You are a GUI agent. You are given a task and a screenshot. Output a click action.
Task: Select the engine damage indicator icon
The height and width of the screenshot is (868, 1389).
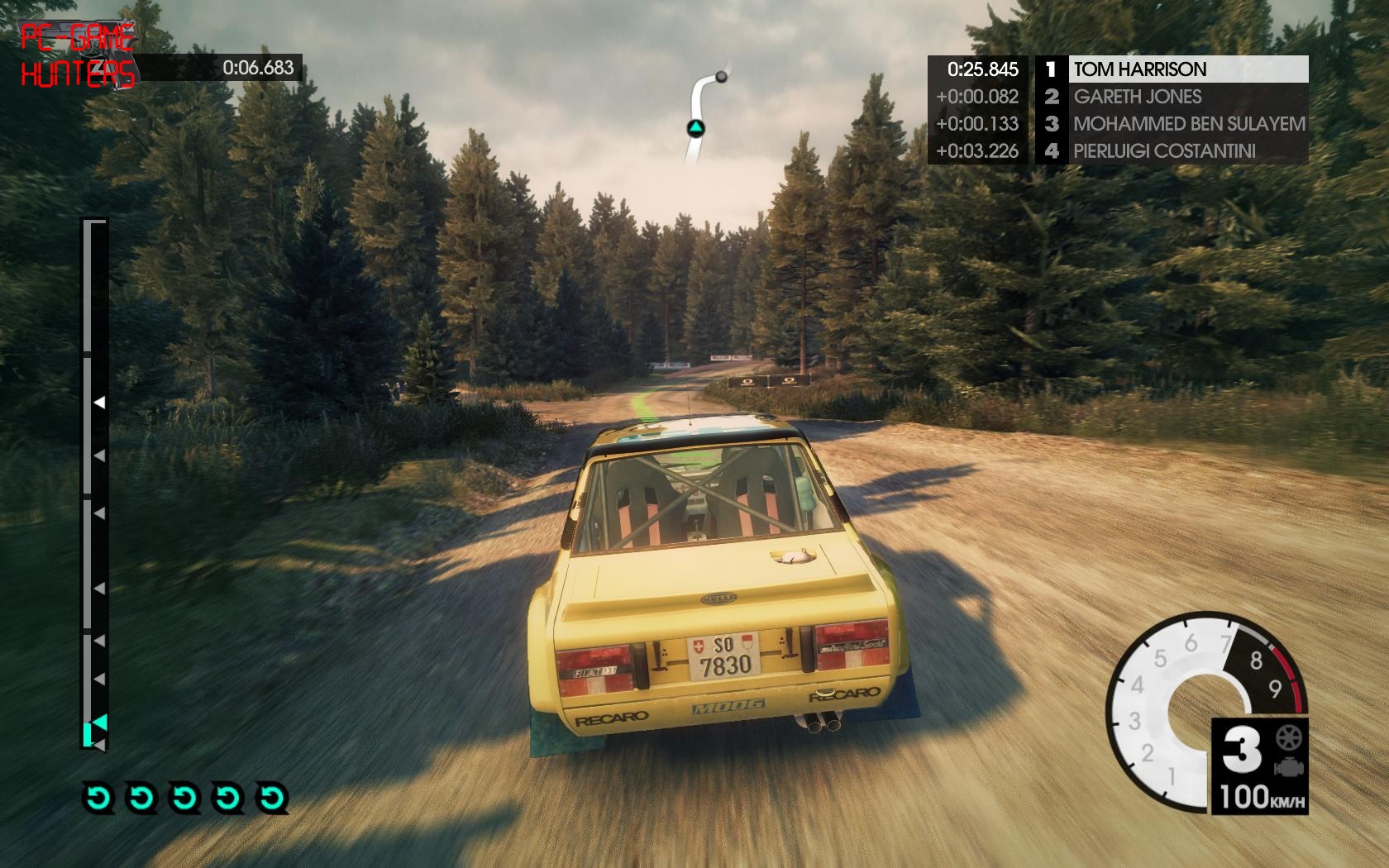(x=1288, y=767)
